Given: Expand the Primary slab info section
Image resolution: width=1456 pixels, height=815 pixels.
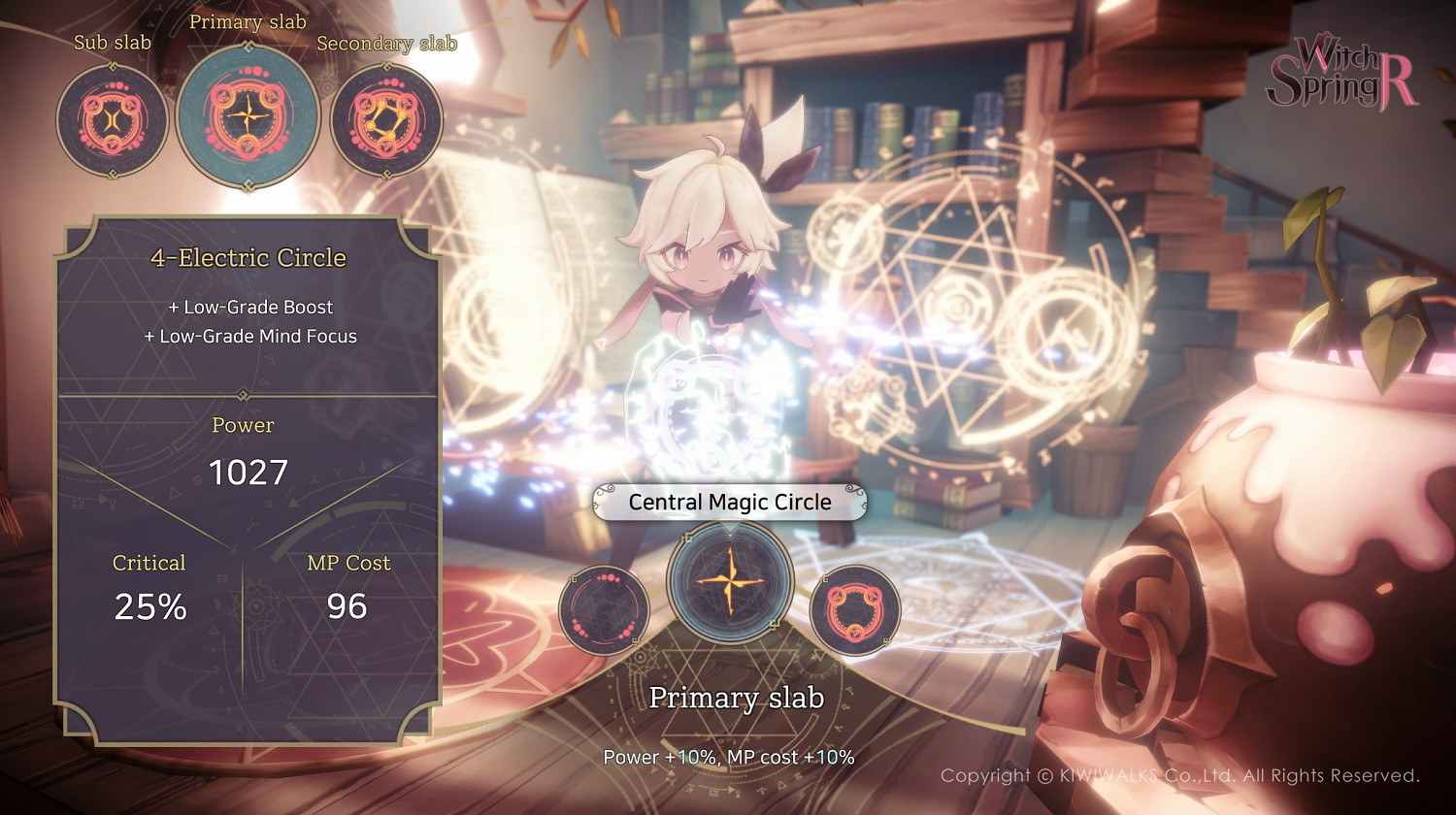Looking at the screenshot, I should click(737, 698).
